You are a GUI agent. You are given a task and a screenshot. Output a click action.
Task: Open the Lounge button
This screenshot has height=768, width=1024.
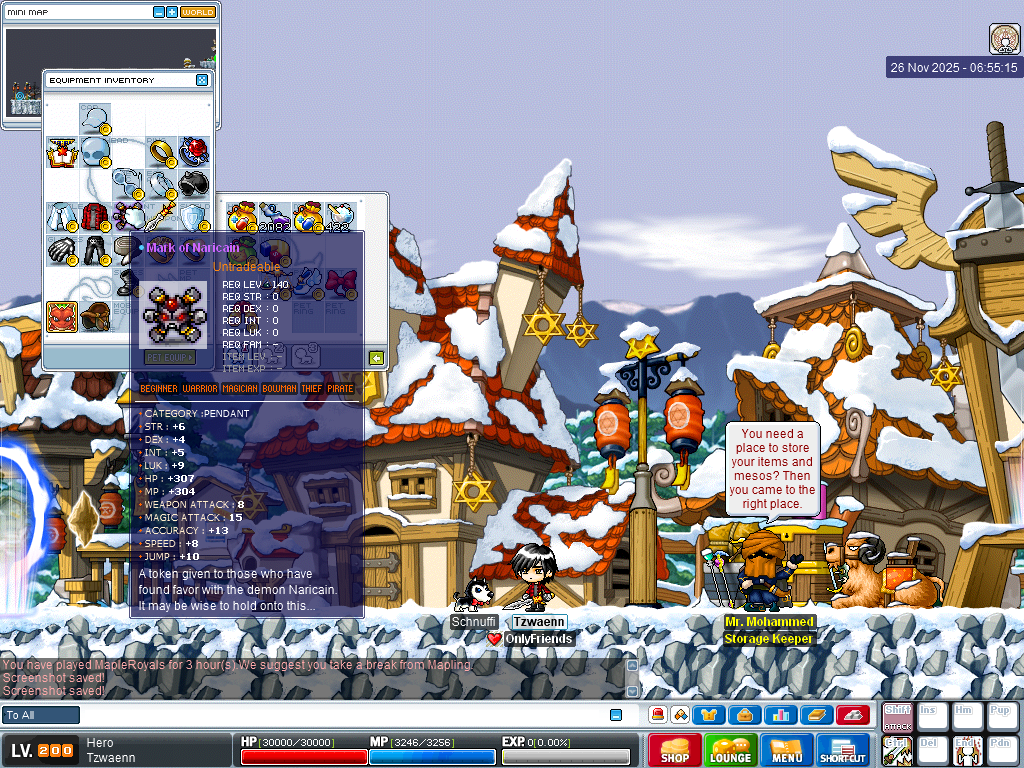(x=730, y=750)
